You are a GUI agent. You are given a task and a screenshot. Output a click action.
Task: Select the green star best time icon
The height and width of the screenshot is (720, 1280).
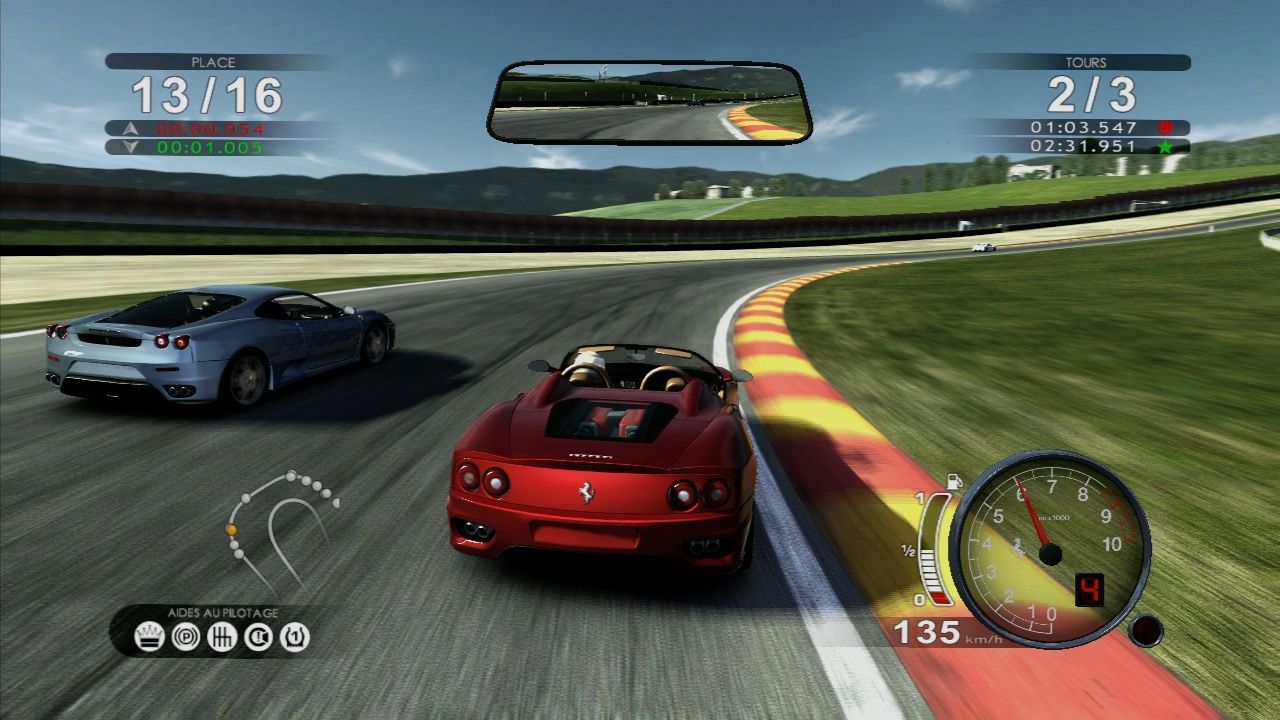click(x=1165, y=146)
